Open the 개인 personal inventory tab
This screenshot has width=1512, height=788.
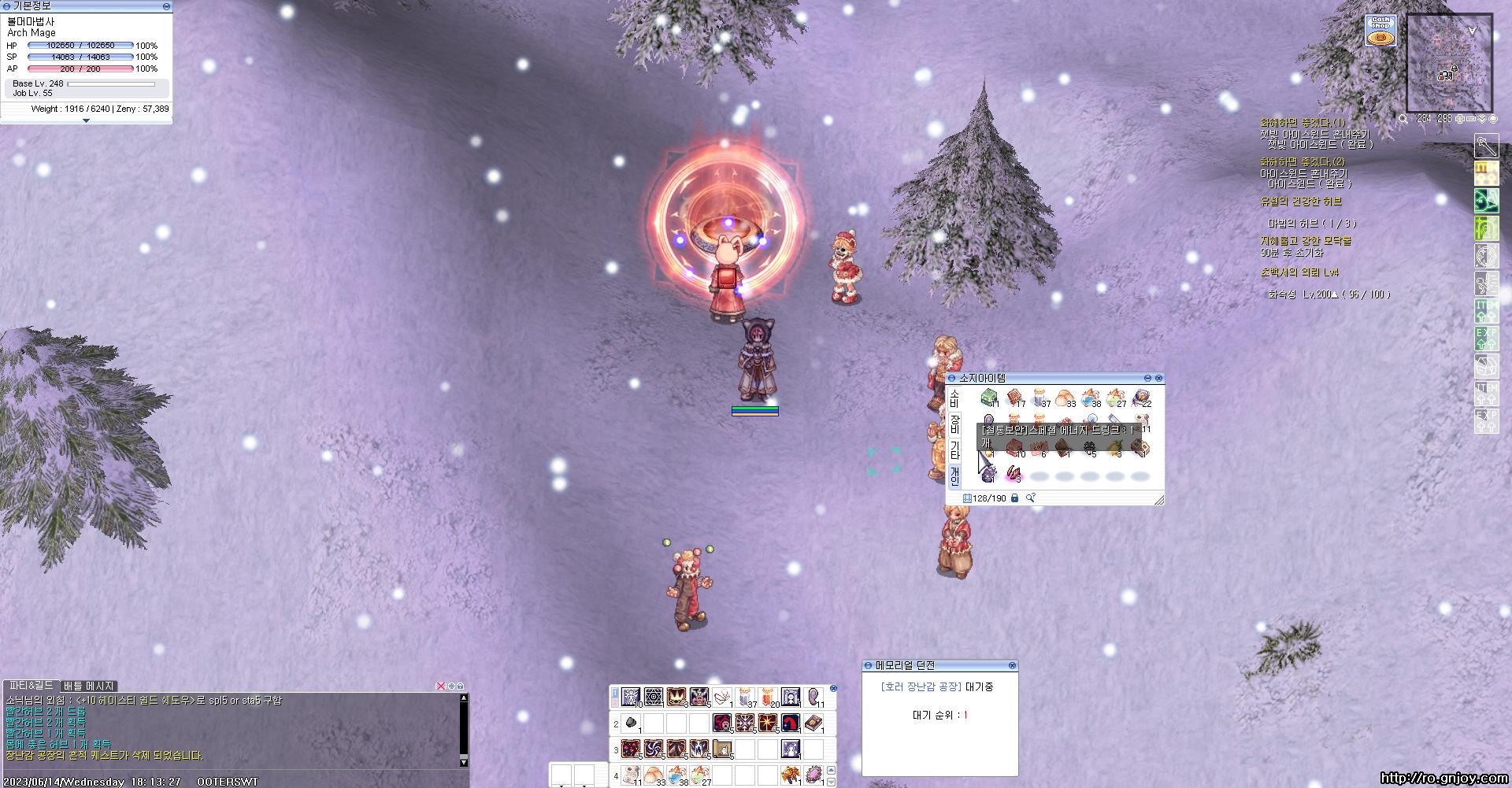(954, 475)
